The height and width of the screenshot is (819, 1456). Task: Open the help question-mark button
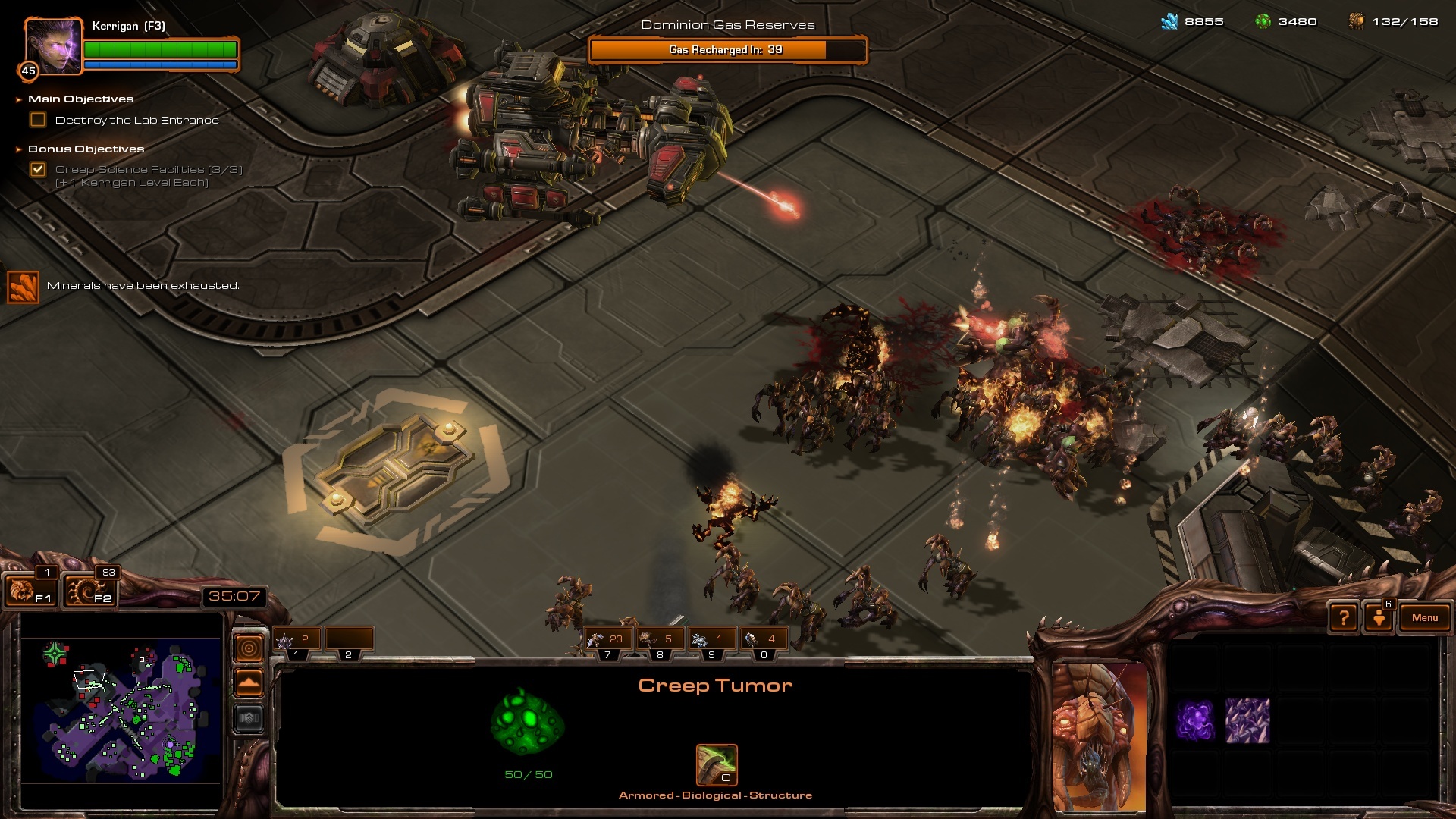(1344, 618)
